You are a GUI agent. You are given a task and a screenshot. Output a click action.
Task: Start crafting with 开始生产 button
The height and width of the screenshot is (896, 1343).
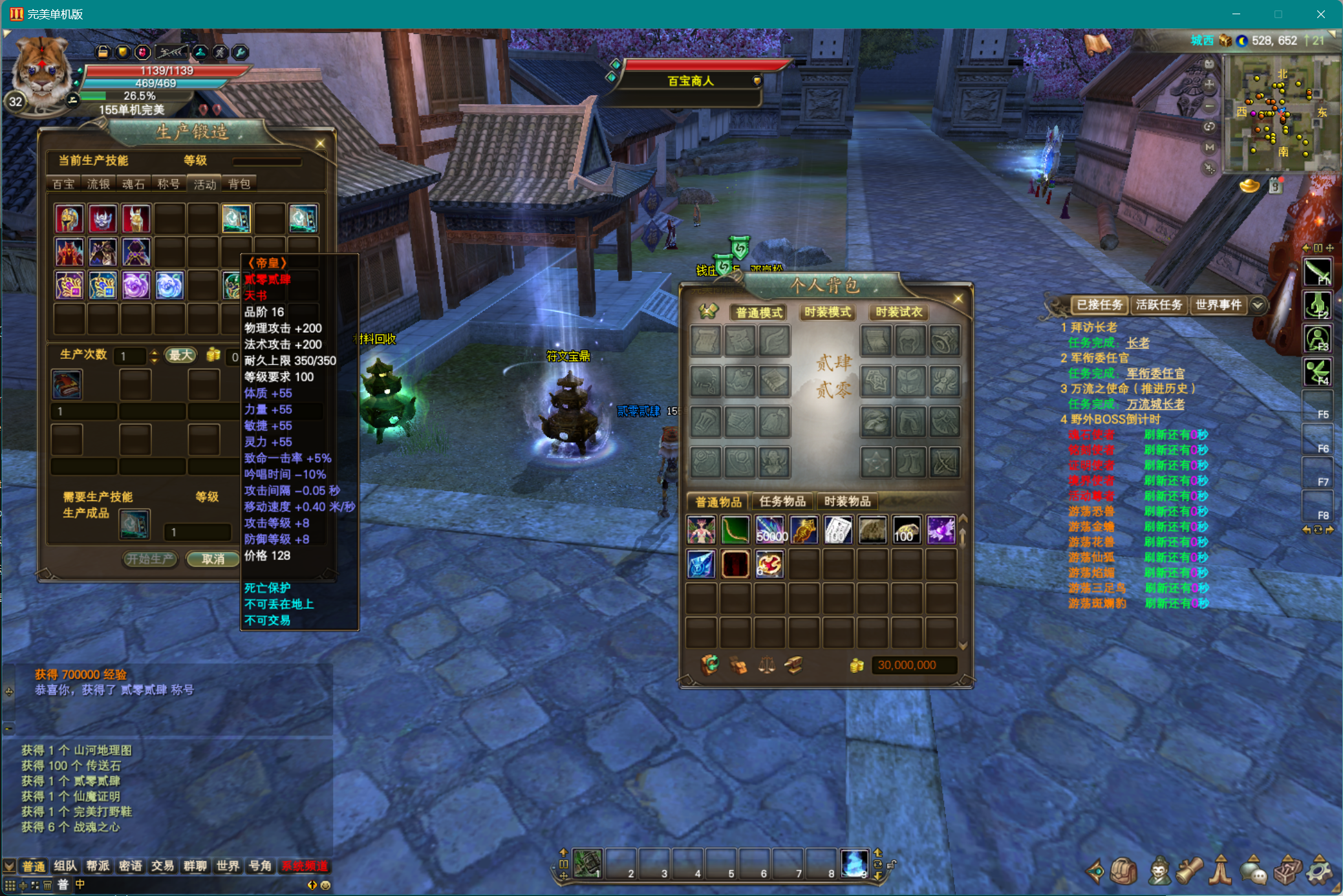click(150, 559)
